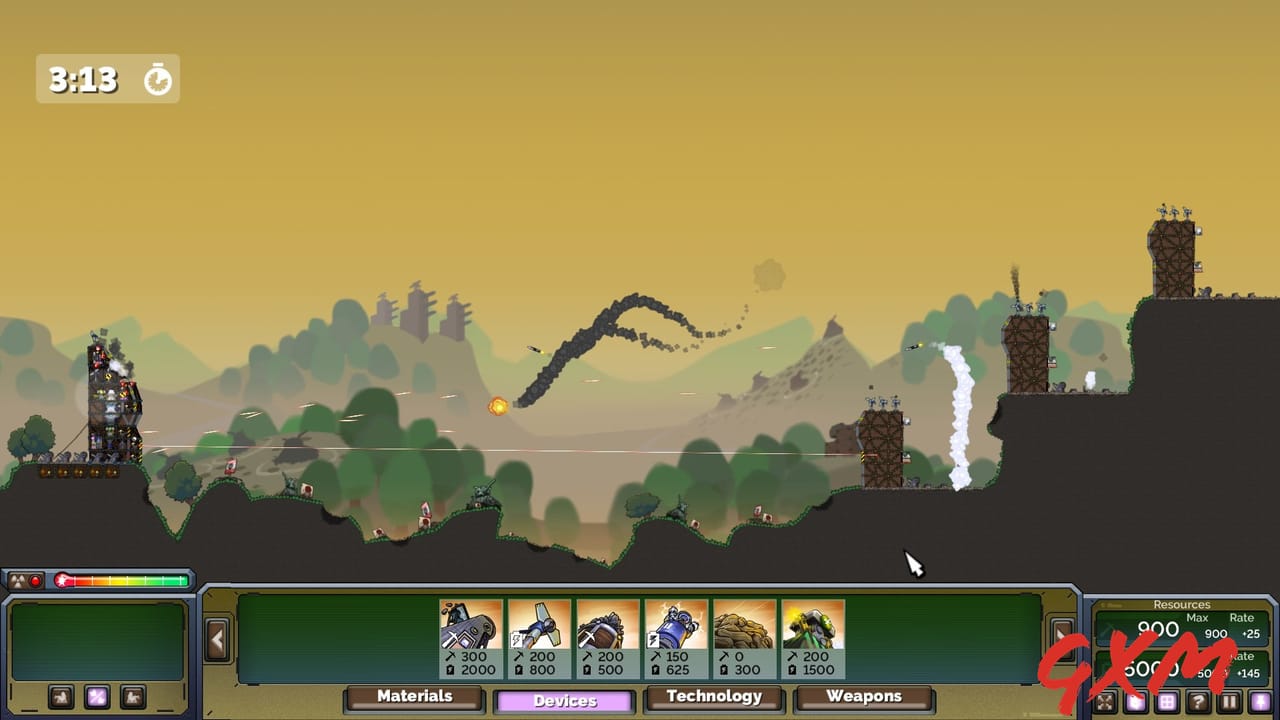
Task: Collapse the Resources panel header
Action: tap(1183, 604)
